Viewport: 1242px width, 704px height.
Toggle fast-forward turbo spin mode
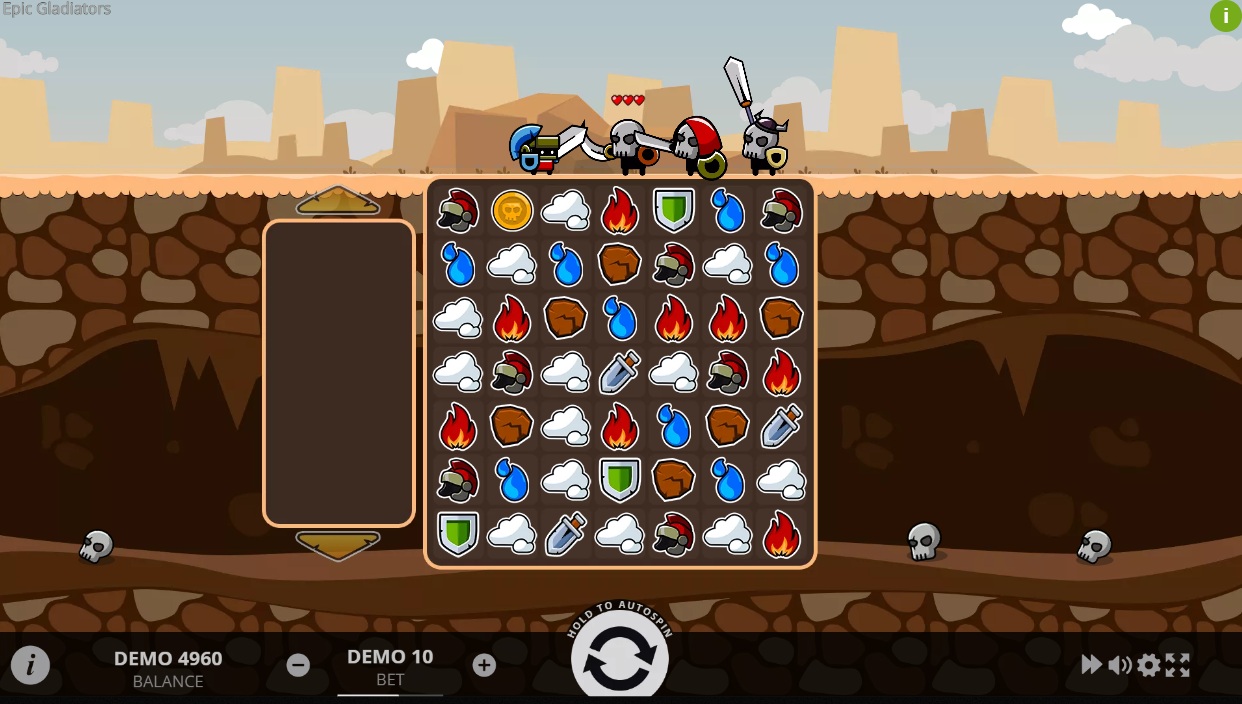(x=1091, y=665)
